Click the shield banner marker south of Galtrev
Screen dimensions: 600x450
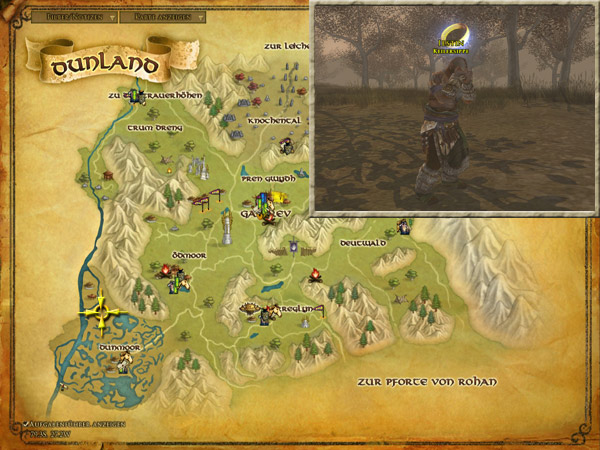coord(294,245)
